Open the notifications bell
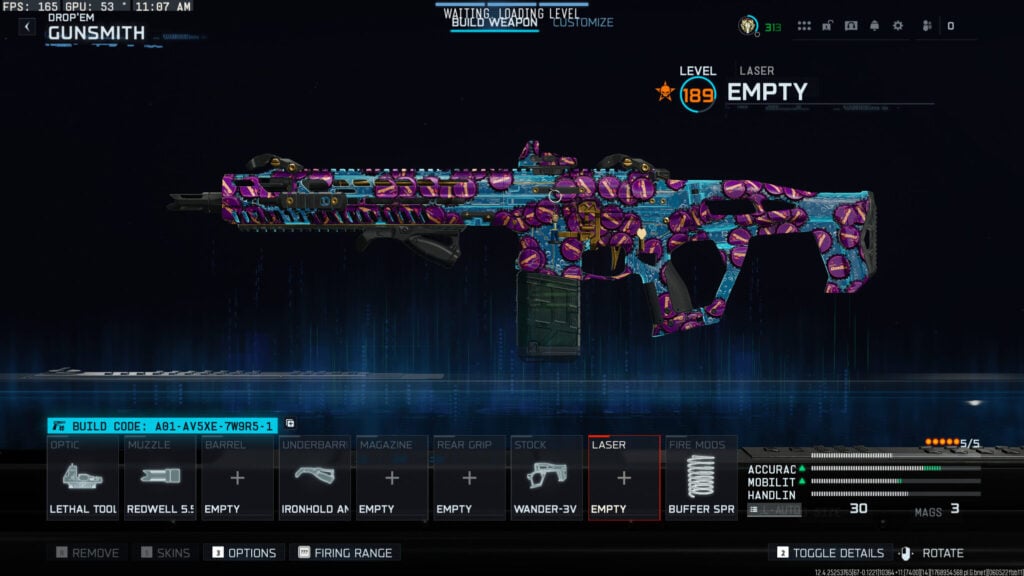Image resolution: width=1024 pixels, height=576 pixels. click(x=874, y=26)
